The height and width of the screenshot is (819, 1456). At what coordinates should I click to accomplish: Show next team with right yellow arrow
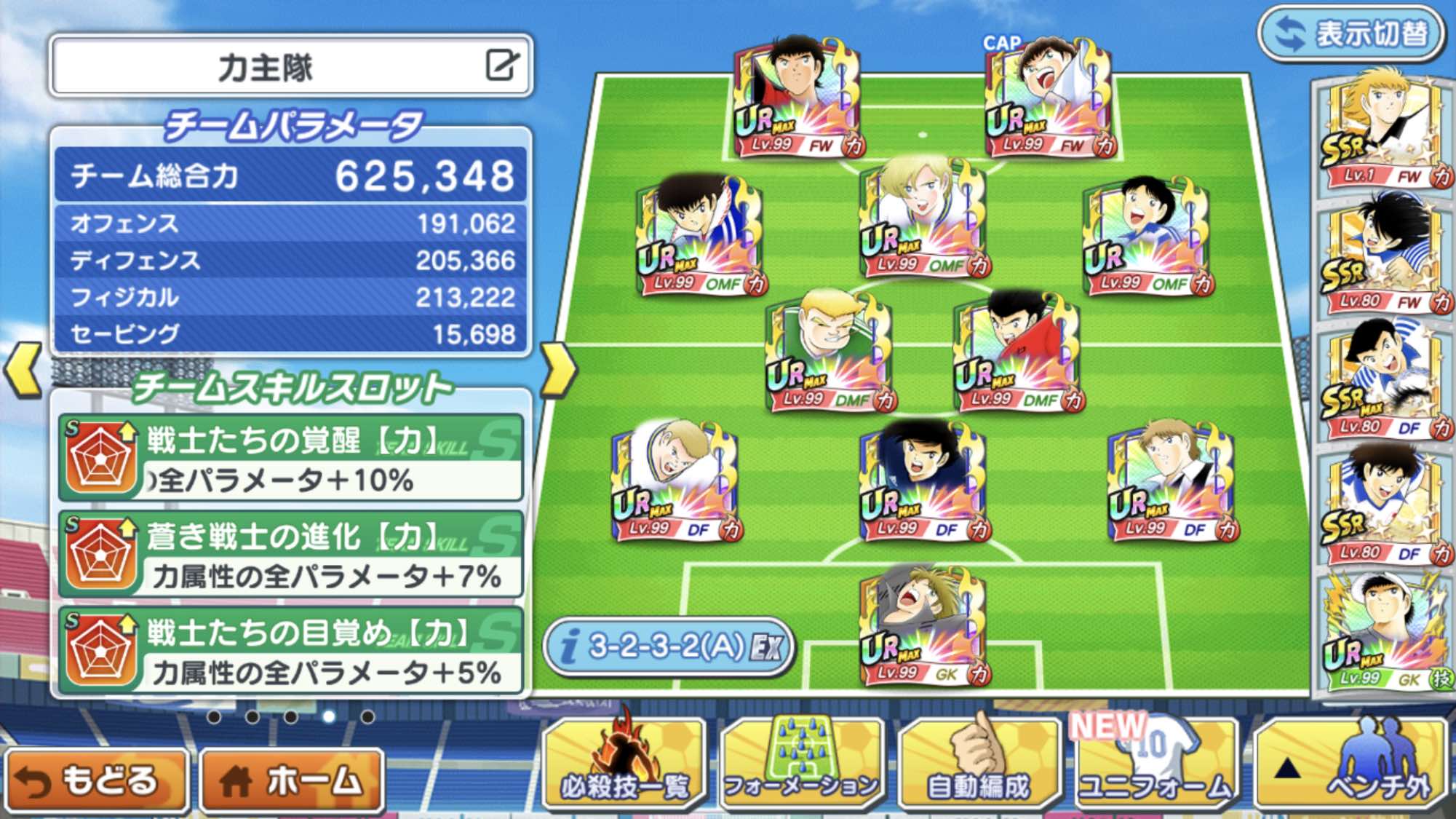tap(558, 371)
